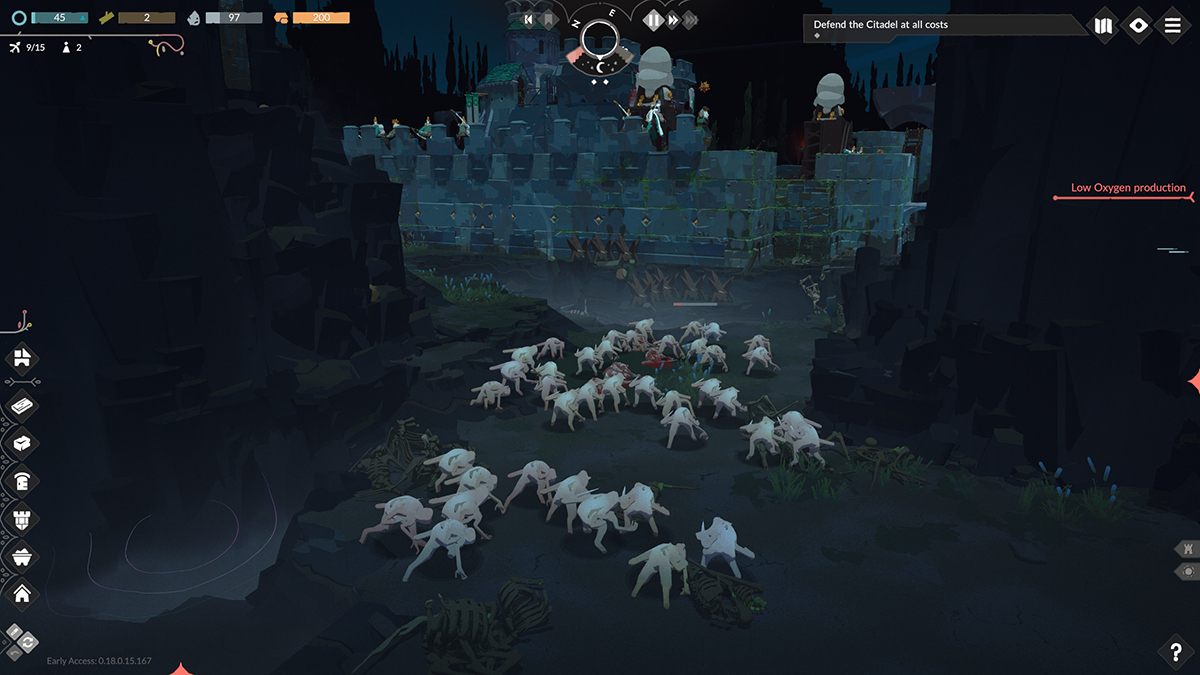
Task: Choose the helmet military build category
Action: point(22,481)
